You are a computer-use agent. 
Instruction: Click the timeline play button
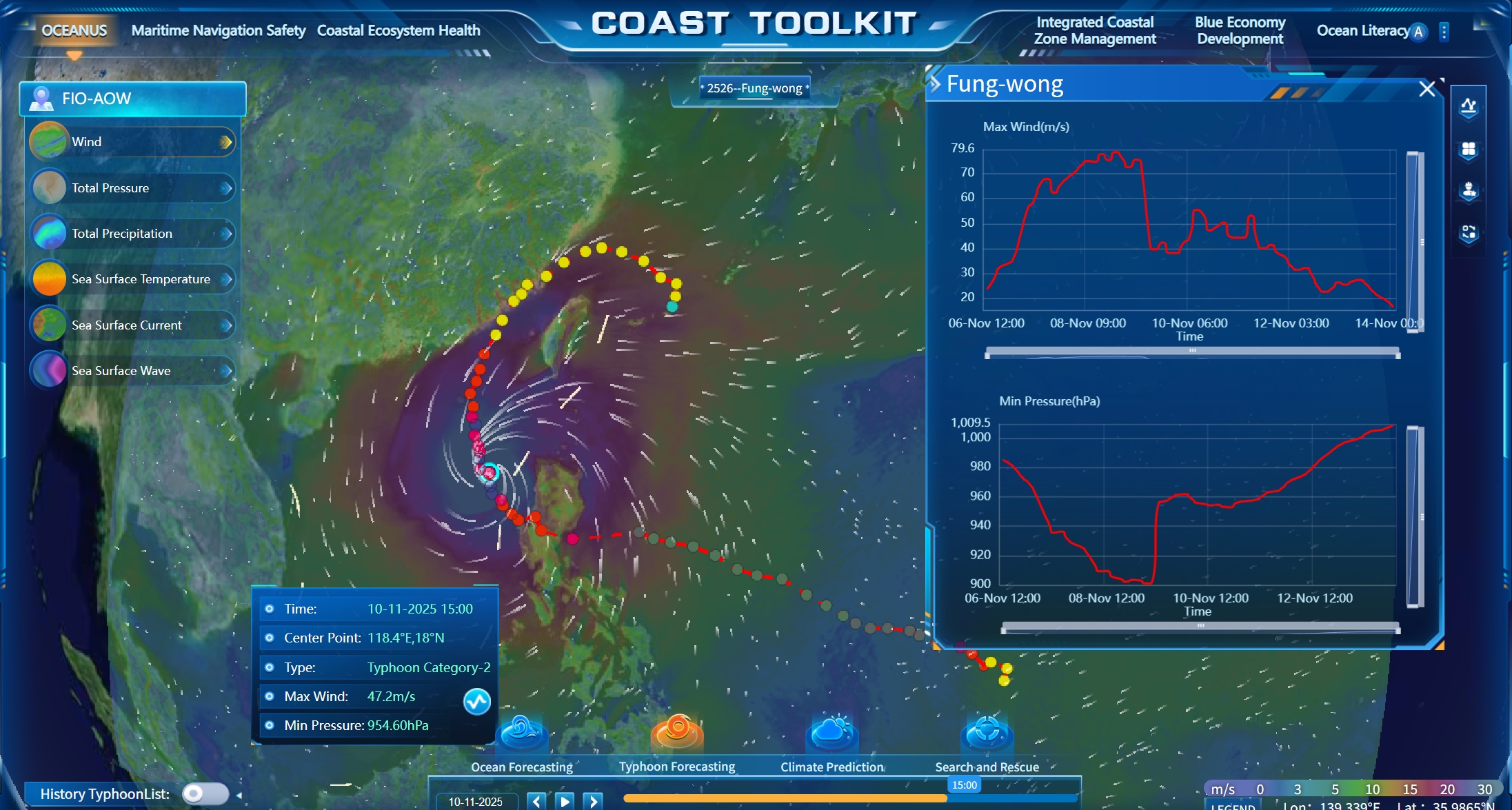tap(565, 801)
